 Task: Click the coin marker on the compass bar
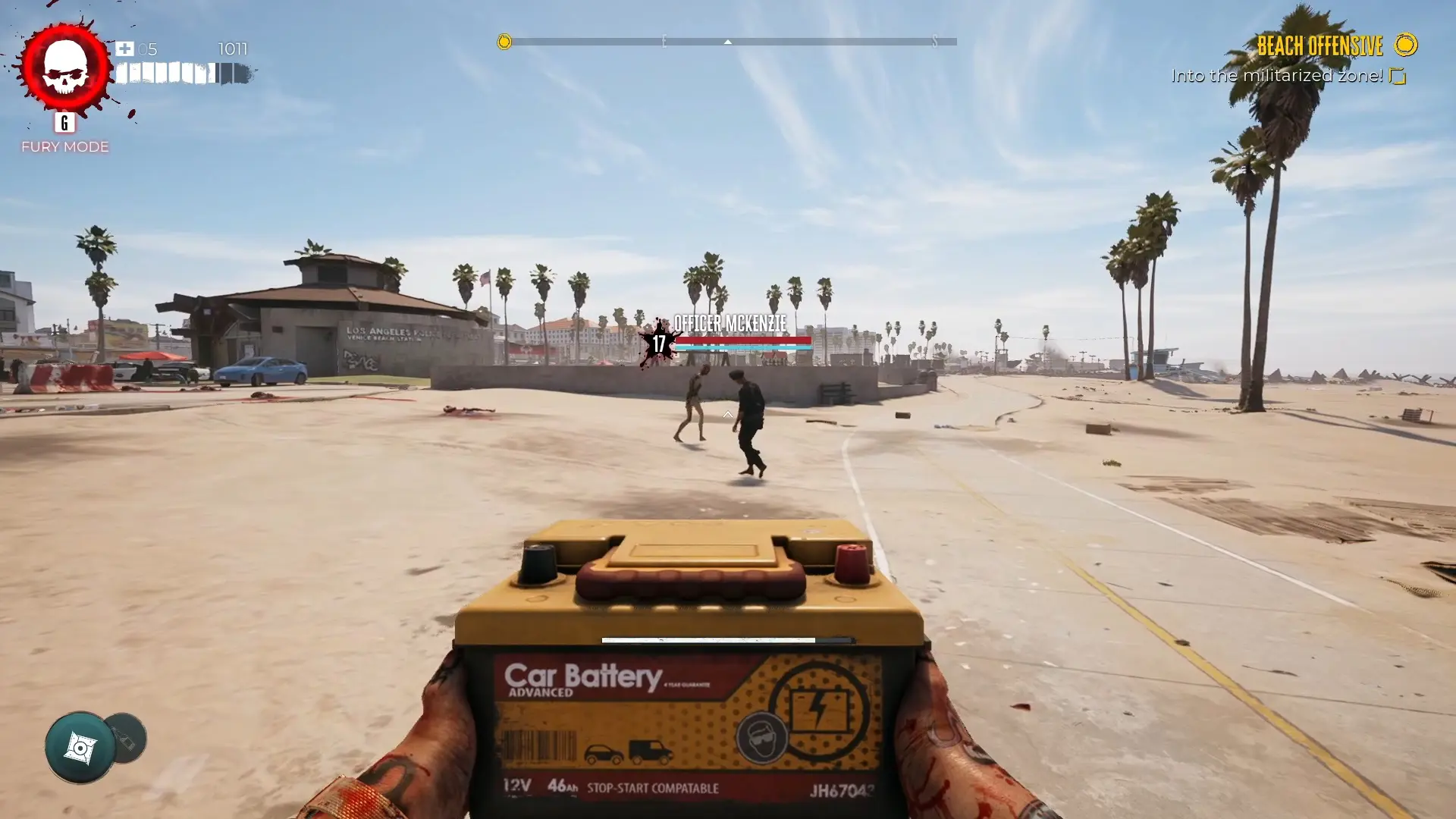(504, 43)
